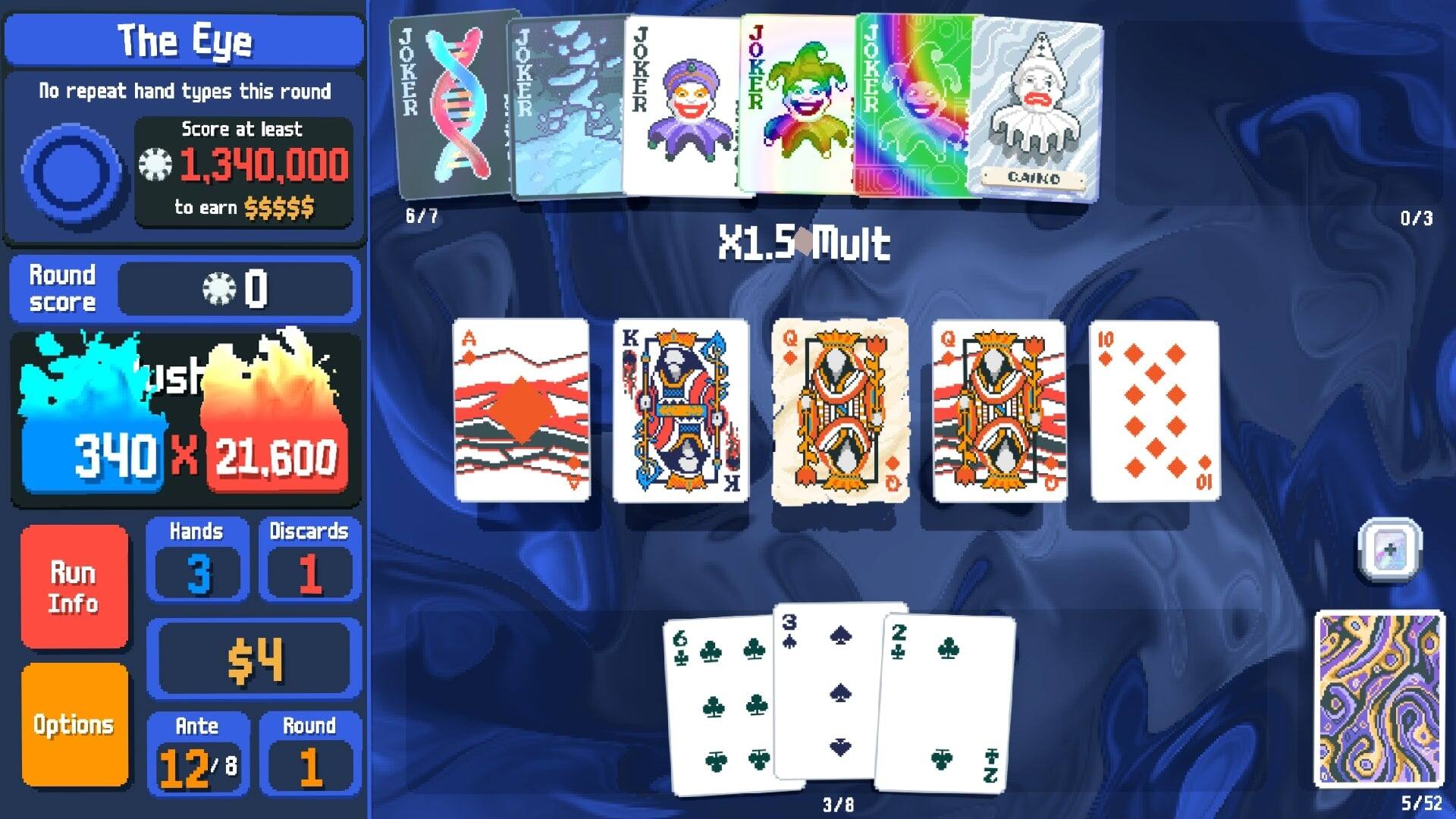Open the Options menu
Viewport: 1456px width, 819px height.
(x=74, y=724)
